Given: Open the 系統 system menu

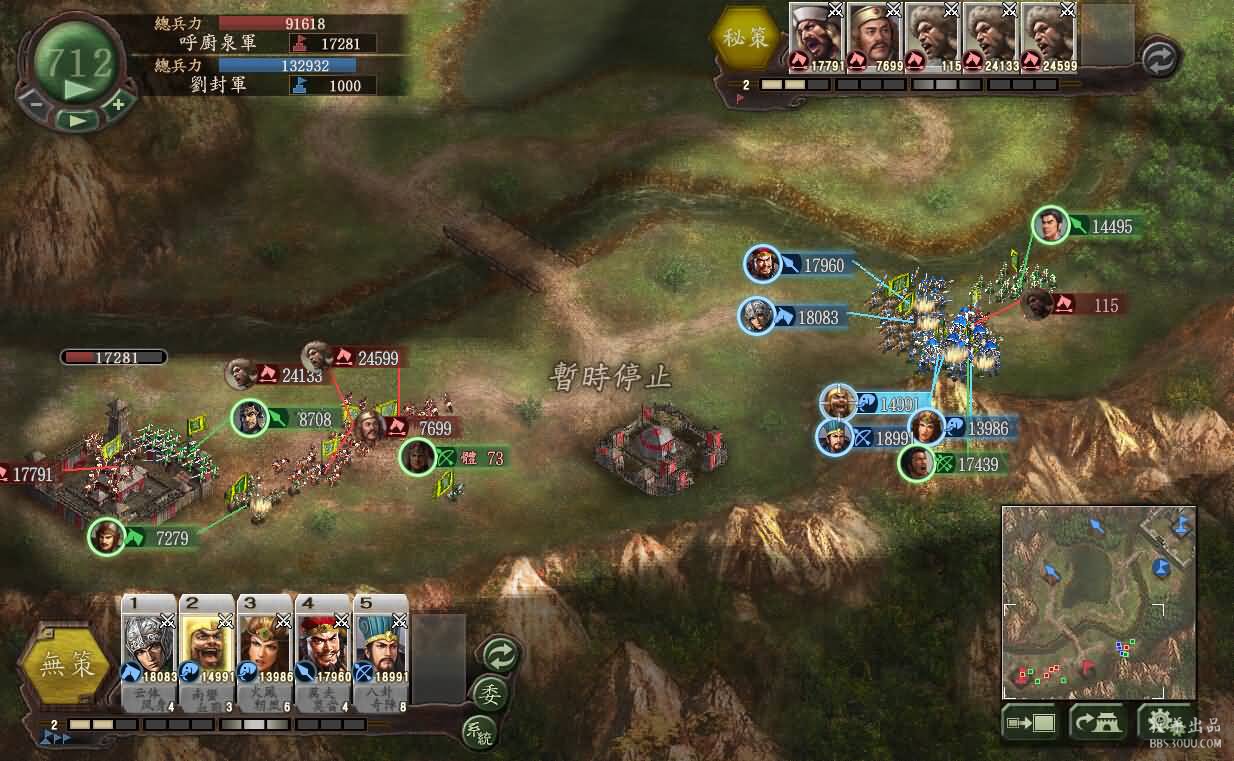Looking at the screenshot, I should (x=479, y=731).
